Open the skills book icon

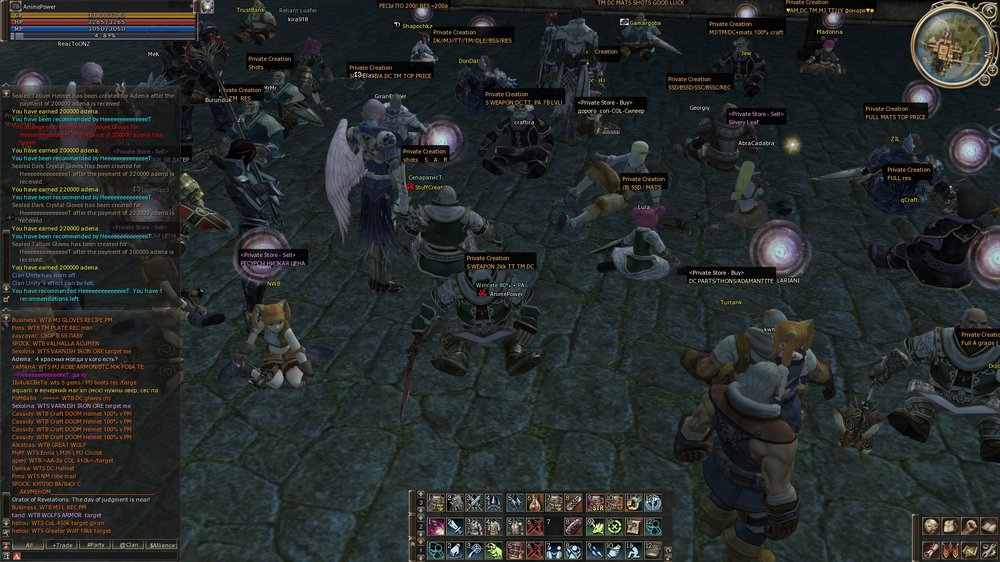pyautogui.click(x=988, y=526)
